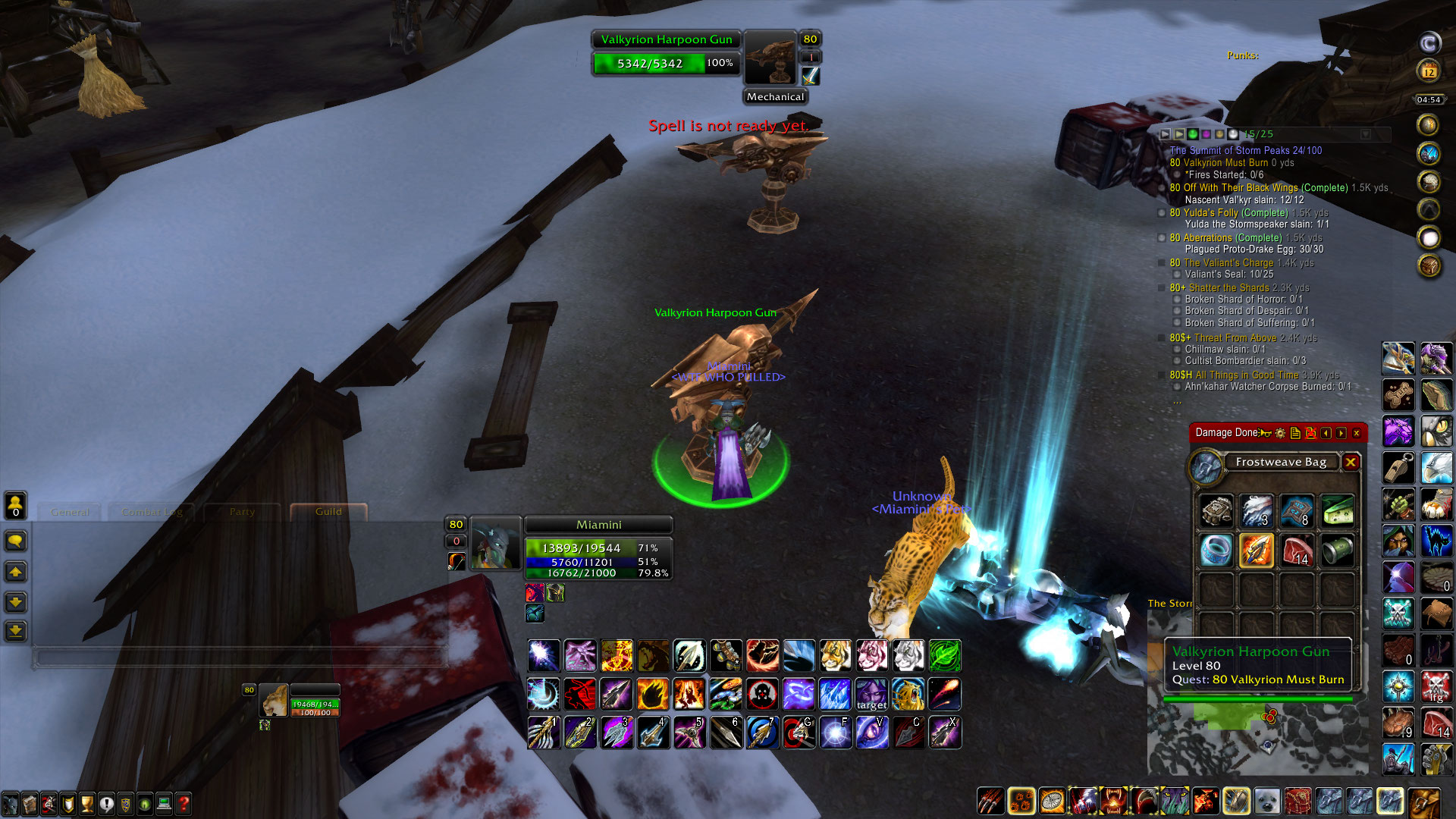
Task: Toggle tracking circle next to Aberrations quest
Action: click(1163, 237)
